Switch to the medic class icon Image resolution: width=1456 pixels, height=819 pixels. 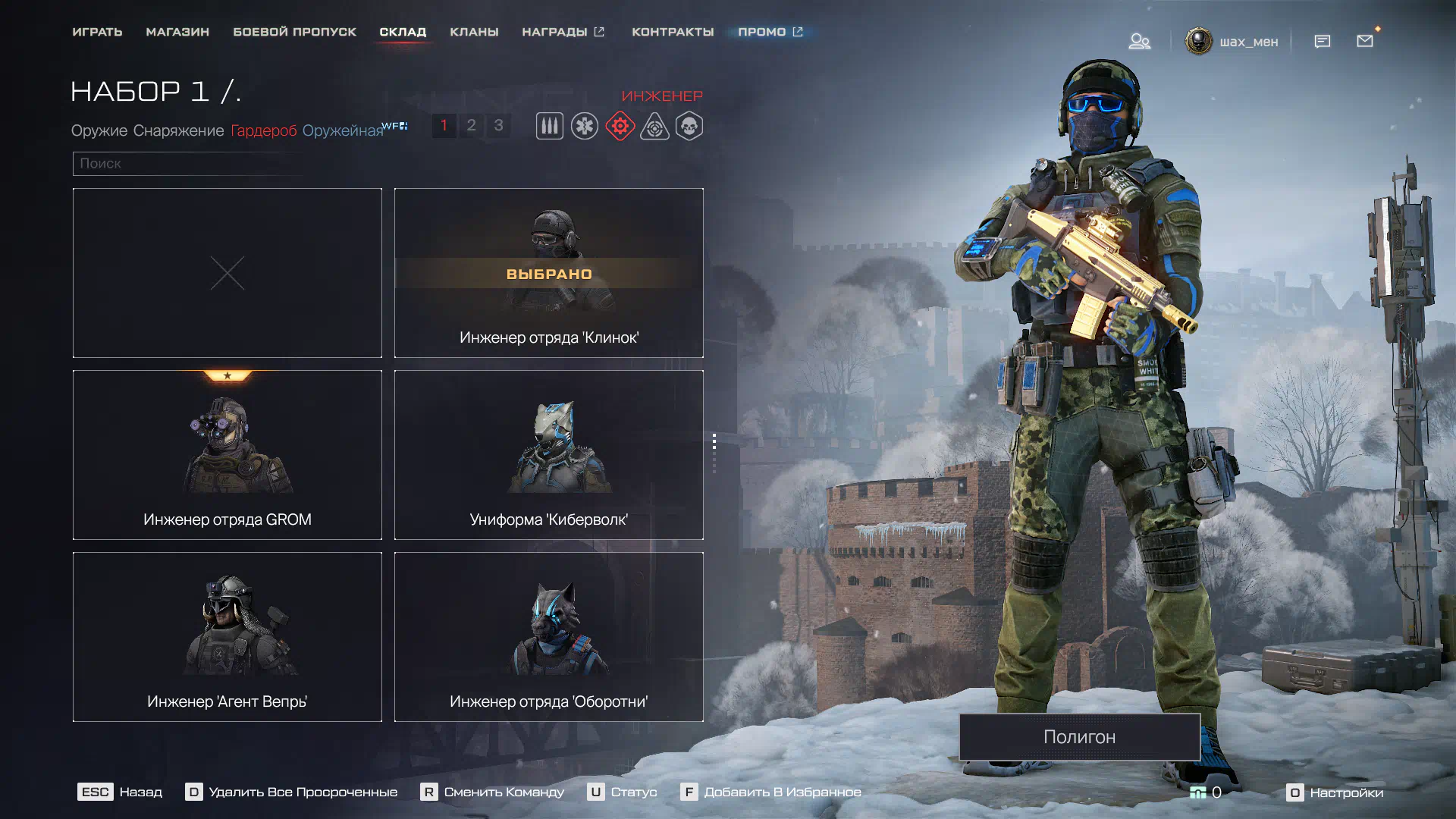tap(585, 126)
